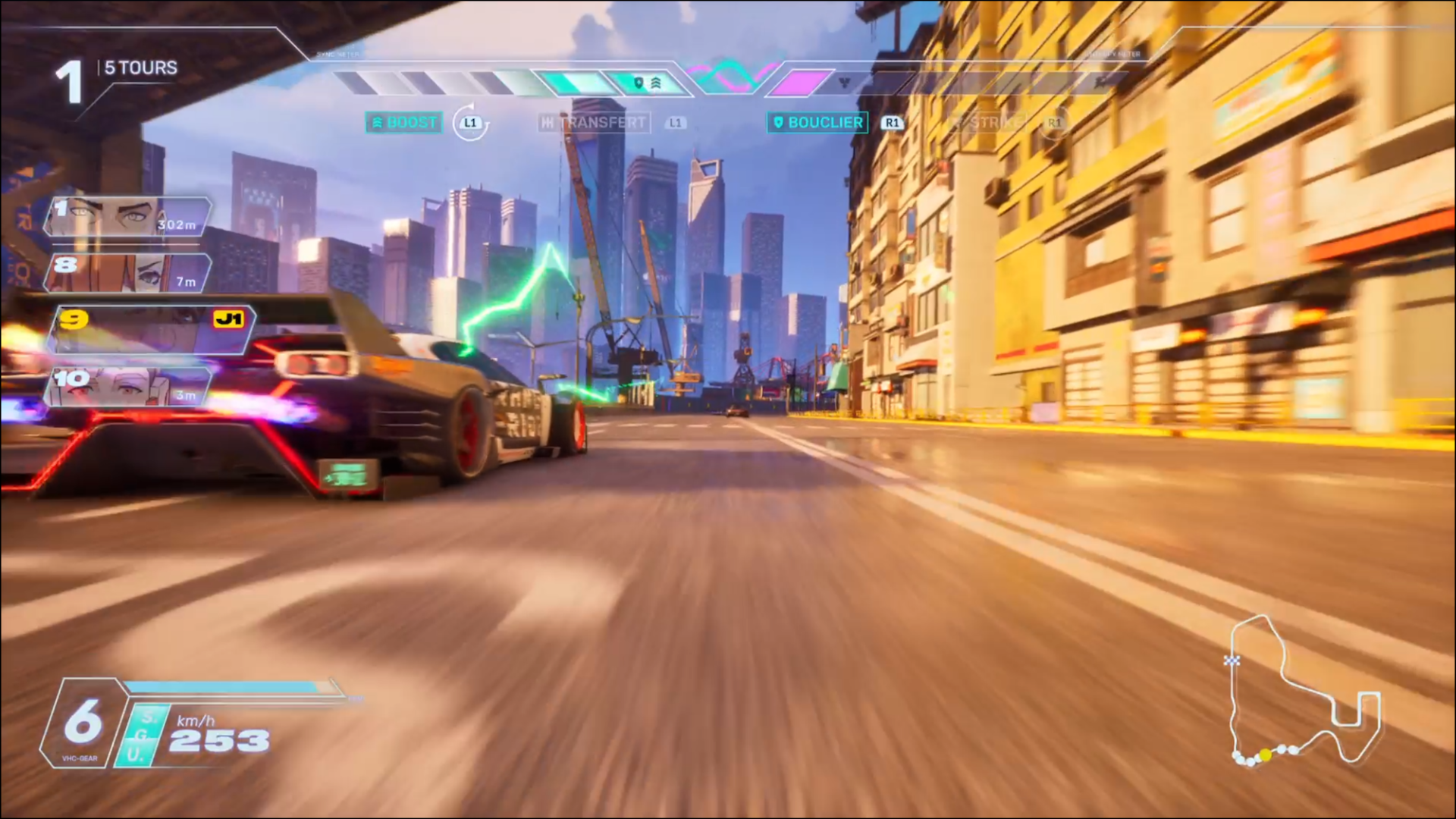Use the Strike ability label
This screenshot has height=819, width=1456.
(988, 122)
